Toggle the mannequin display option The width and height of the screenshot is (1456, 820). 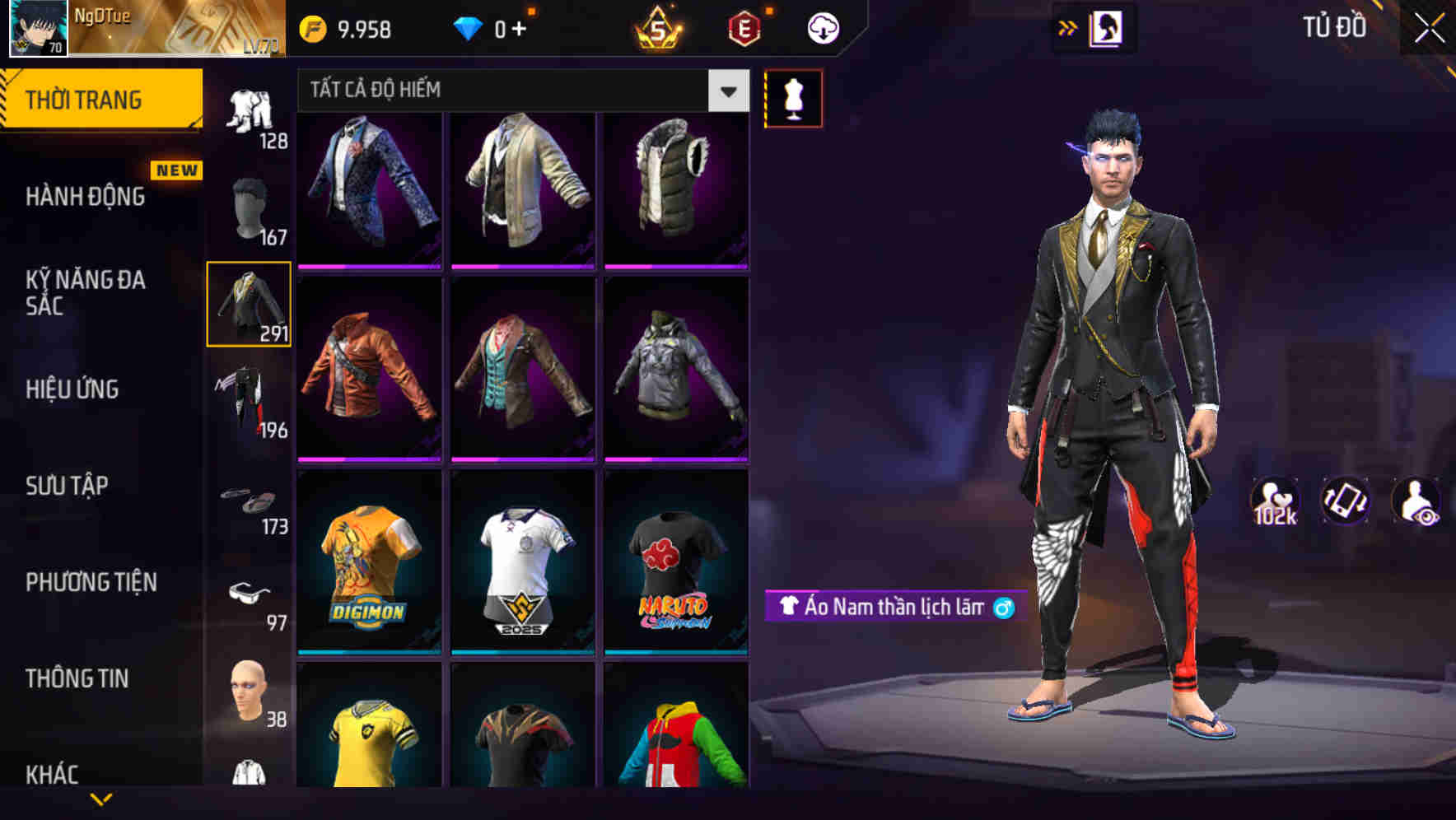click(x=793, y=98)
